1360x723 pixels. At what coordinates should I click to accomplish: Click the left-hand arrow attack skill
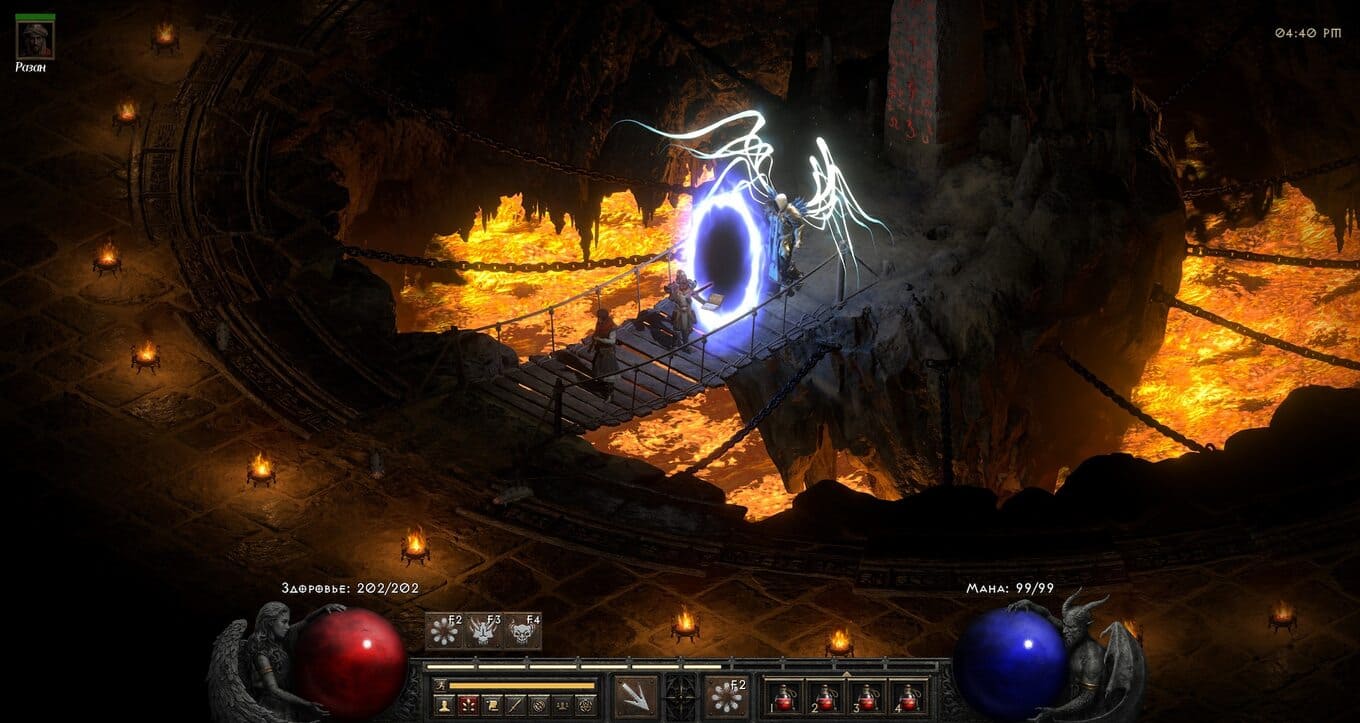tap(636, 696)
